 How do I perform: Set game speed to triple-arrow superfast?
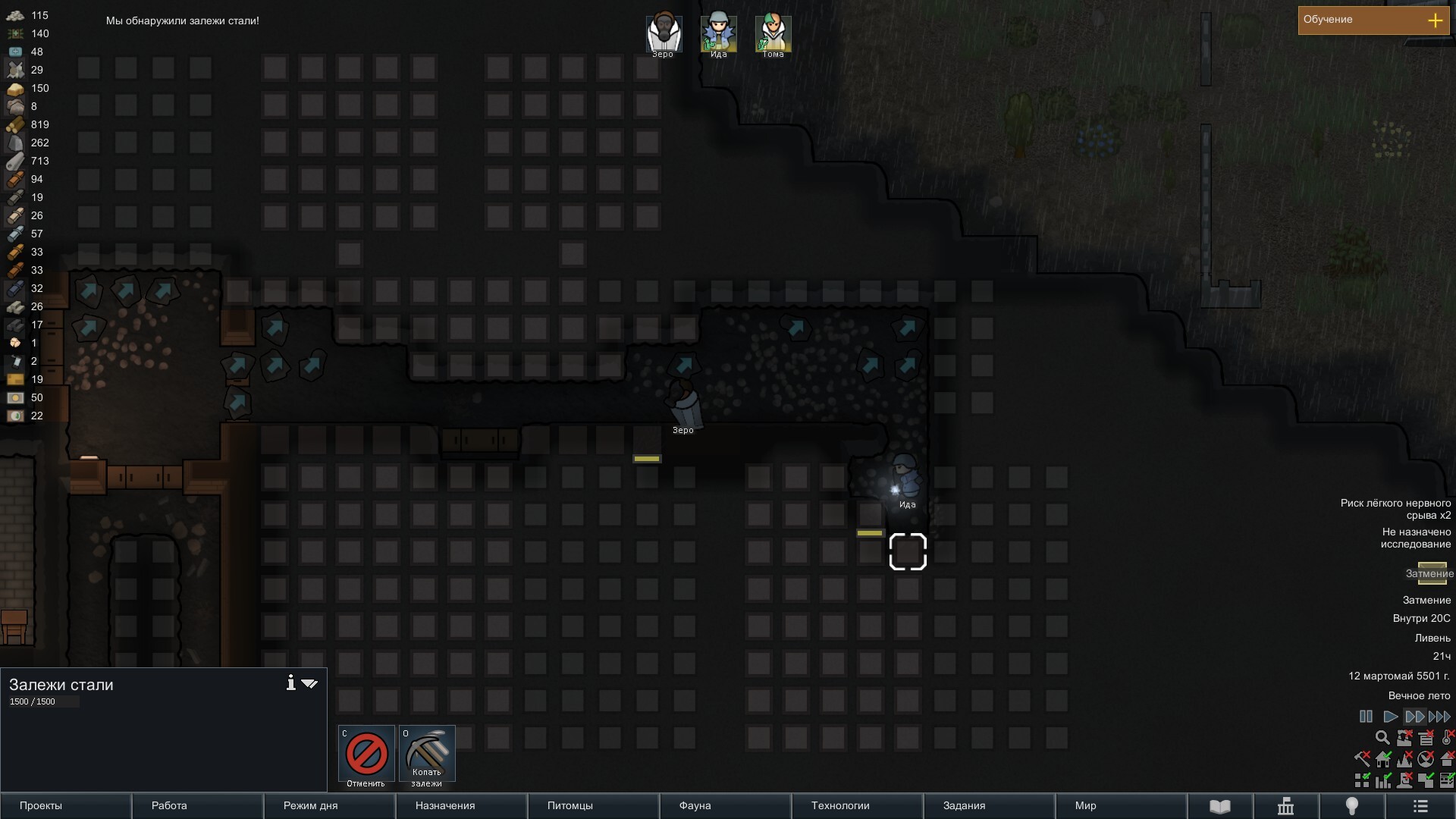[1439, 717]
